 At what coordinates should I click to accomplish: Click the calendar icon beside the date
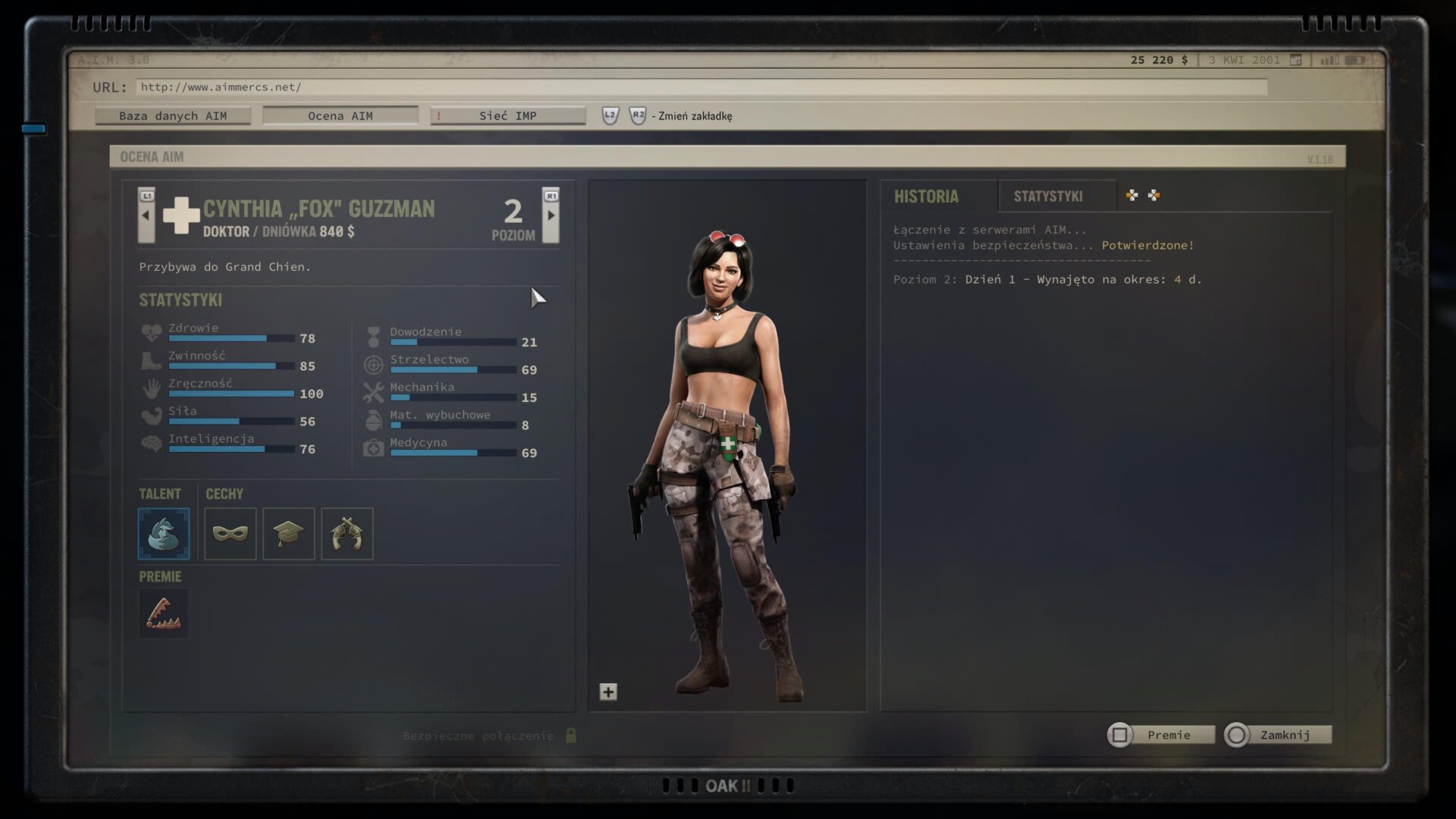(x=1296, y=60)
